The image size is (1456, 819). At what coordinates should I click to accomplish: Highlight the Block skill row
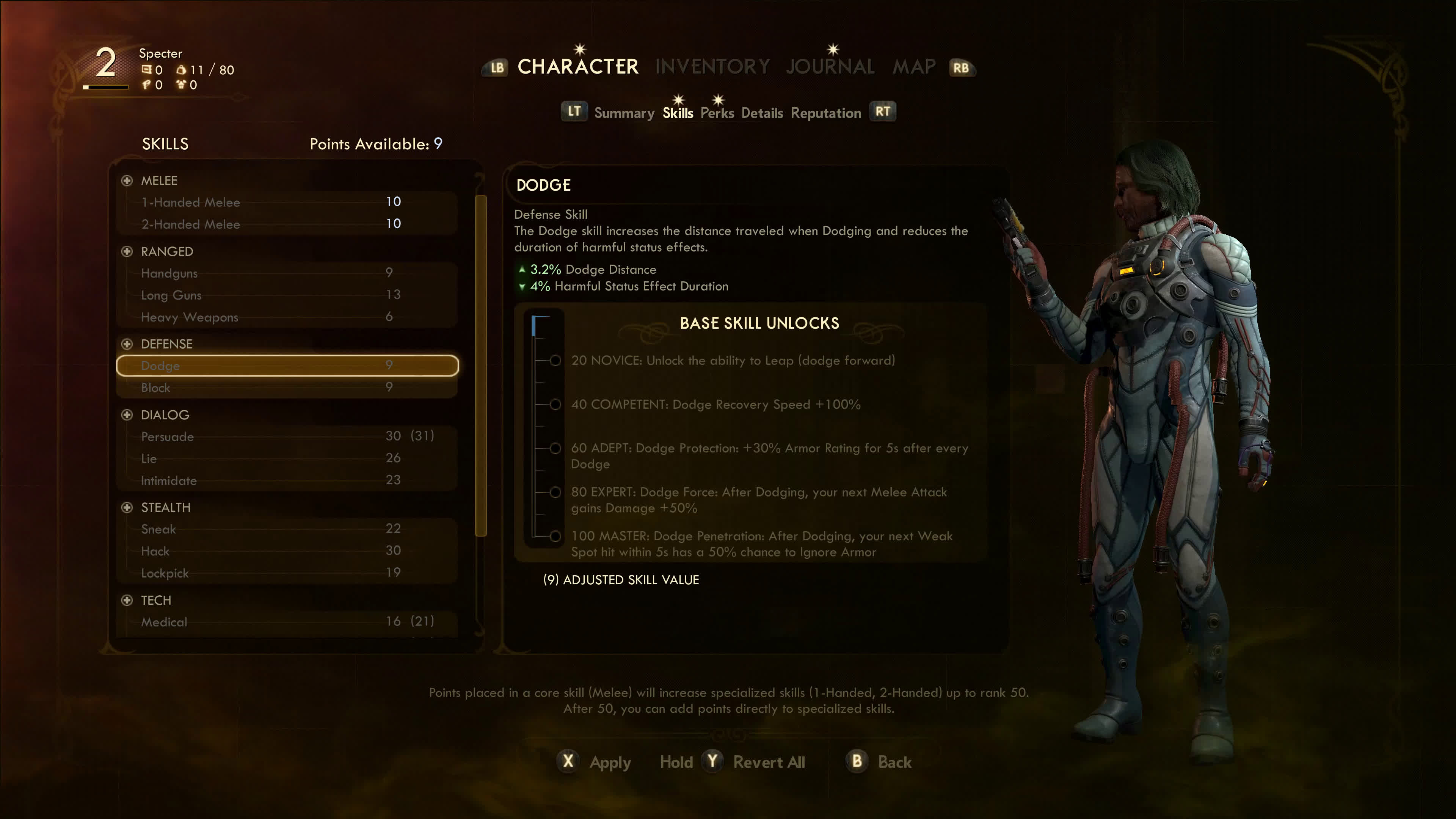[x=287, y=388]
